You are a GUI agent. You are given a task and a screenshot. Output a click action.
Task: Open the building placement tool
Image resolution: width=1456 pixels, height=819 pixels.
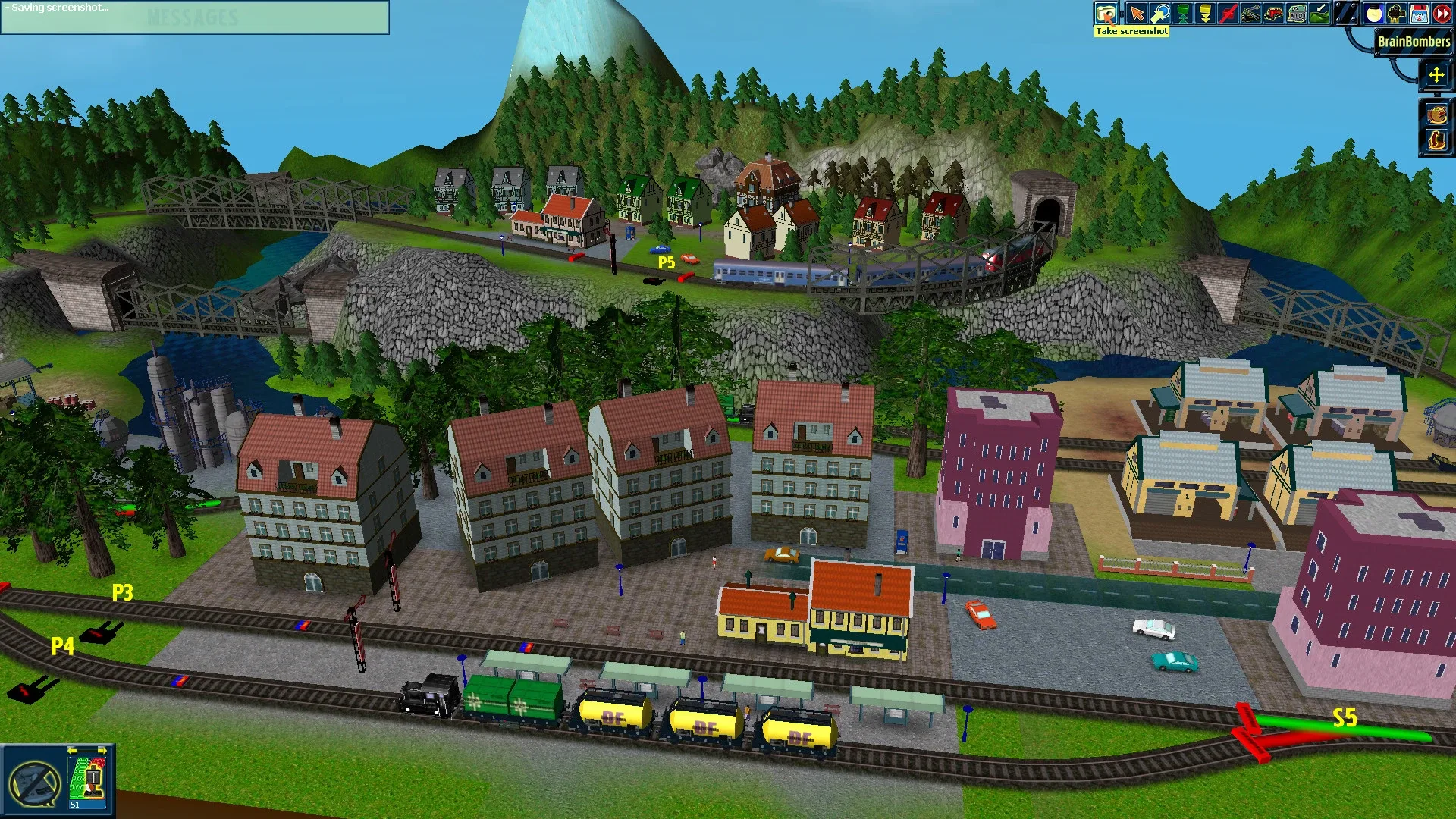coord(1296,13)
